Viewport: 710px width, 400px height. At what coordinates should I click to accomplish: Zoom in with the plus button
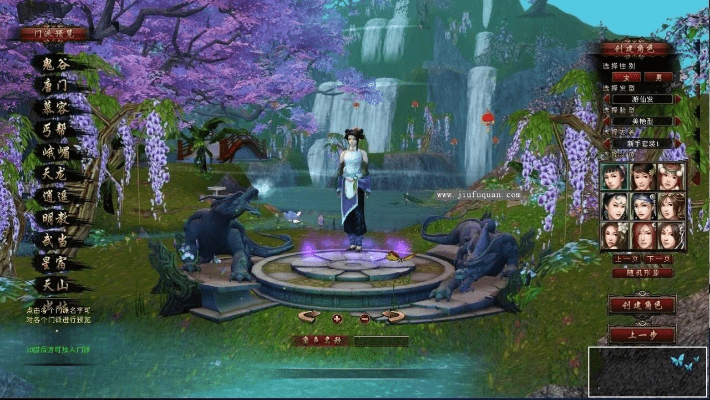point(337,318)
